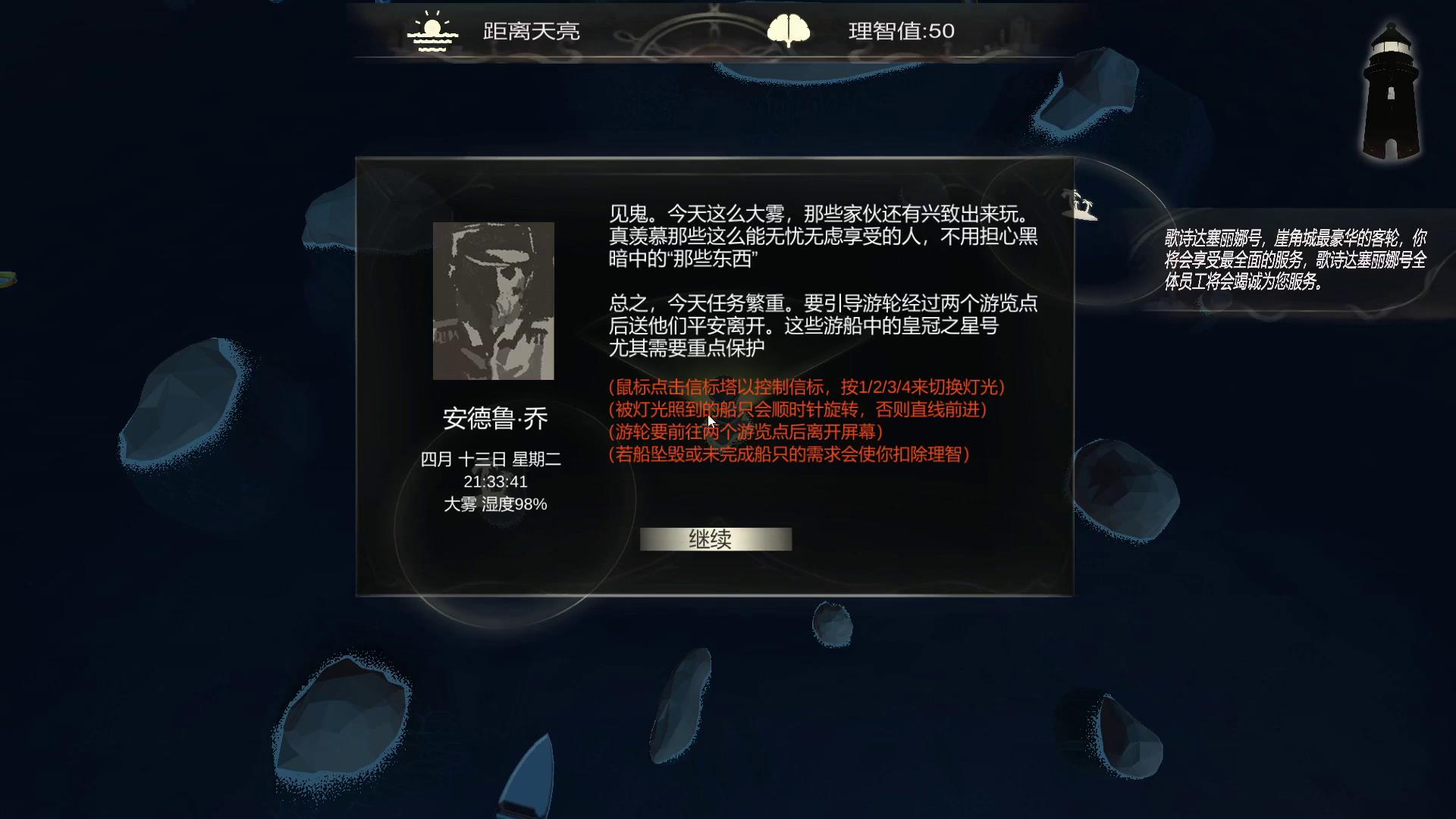Click the red rotation rule about 顺时针旋转
The width and height of the screenshot is (1456, 819).
click(797, 411)
